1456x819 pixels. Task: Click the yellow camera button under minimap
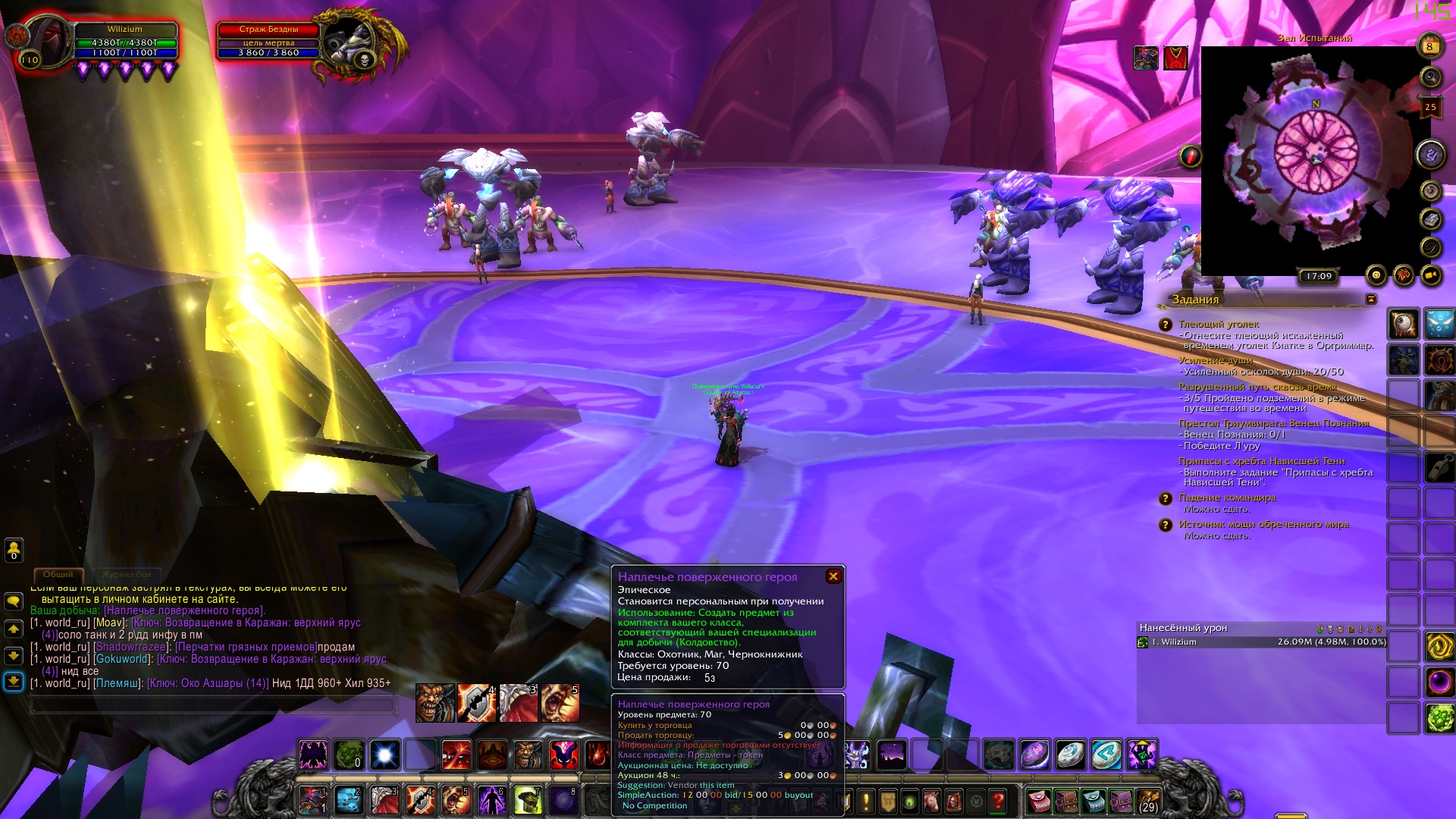(1431, 275)
